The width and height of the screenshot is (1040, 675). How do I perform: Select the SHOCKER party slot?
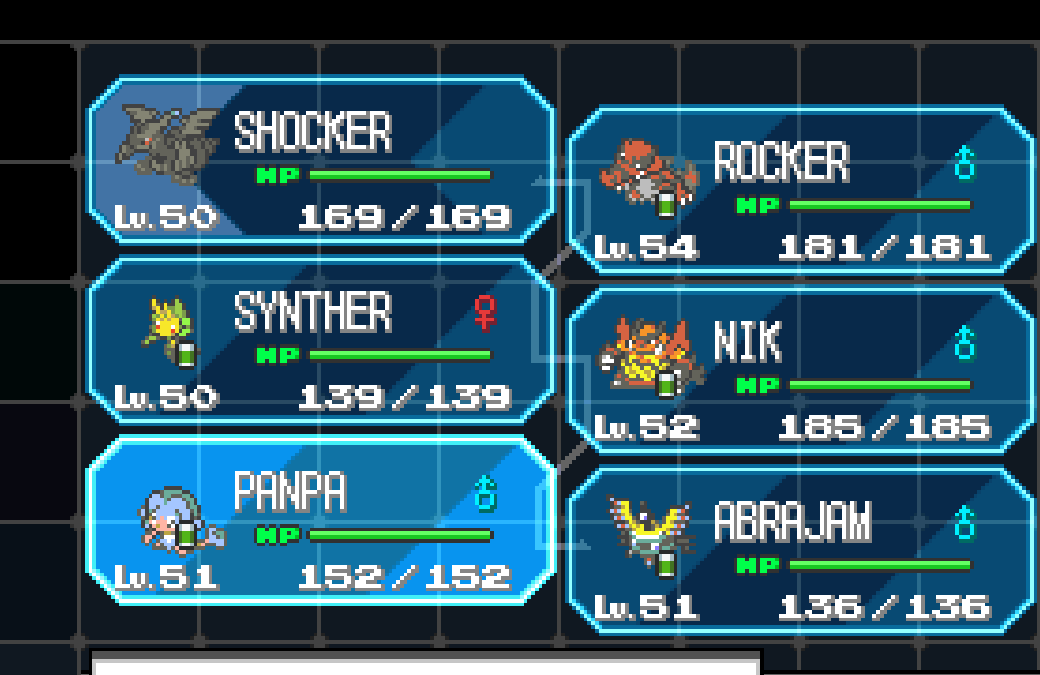[x=320, y=161]
